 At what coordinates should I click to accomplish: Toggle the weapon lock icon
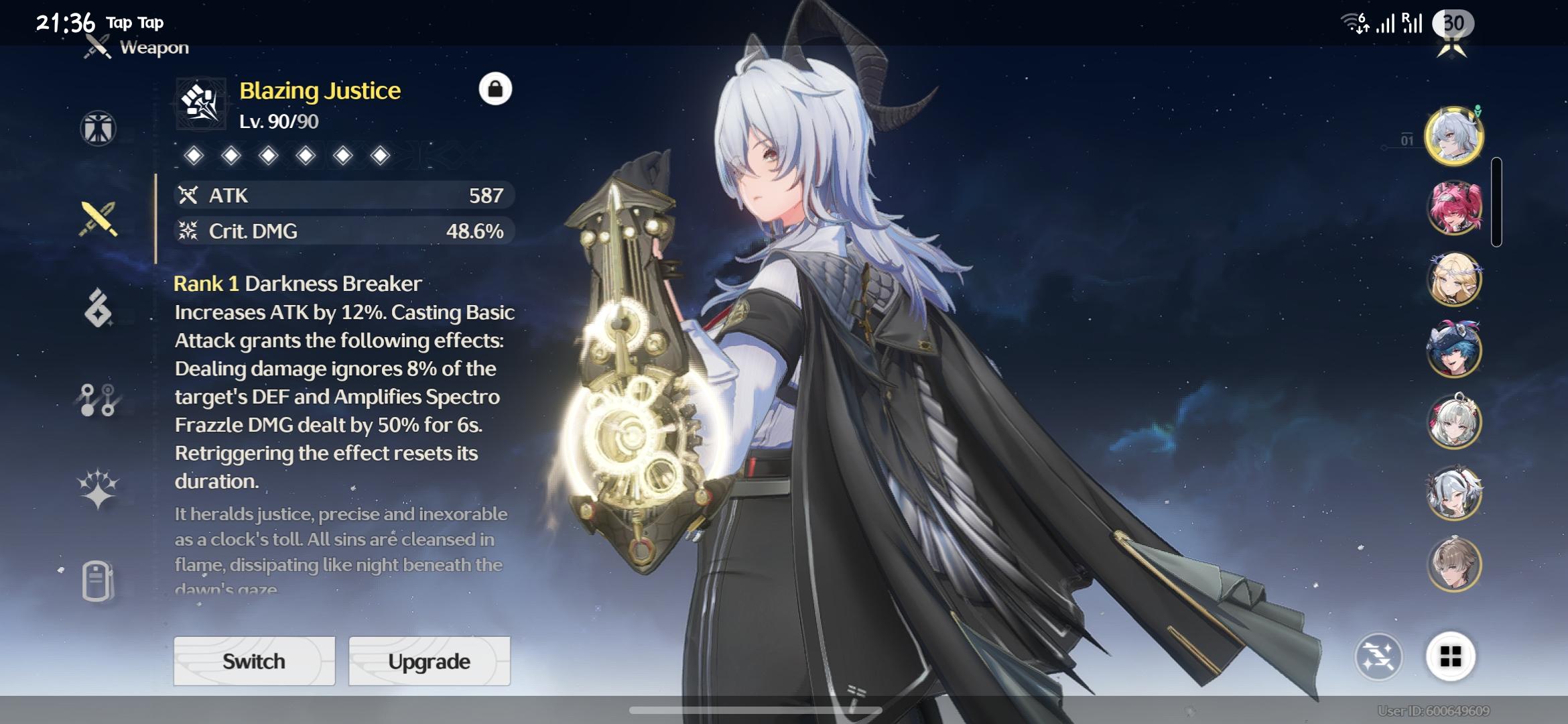[x=495, y=89]
